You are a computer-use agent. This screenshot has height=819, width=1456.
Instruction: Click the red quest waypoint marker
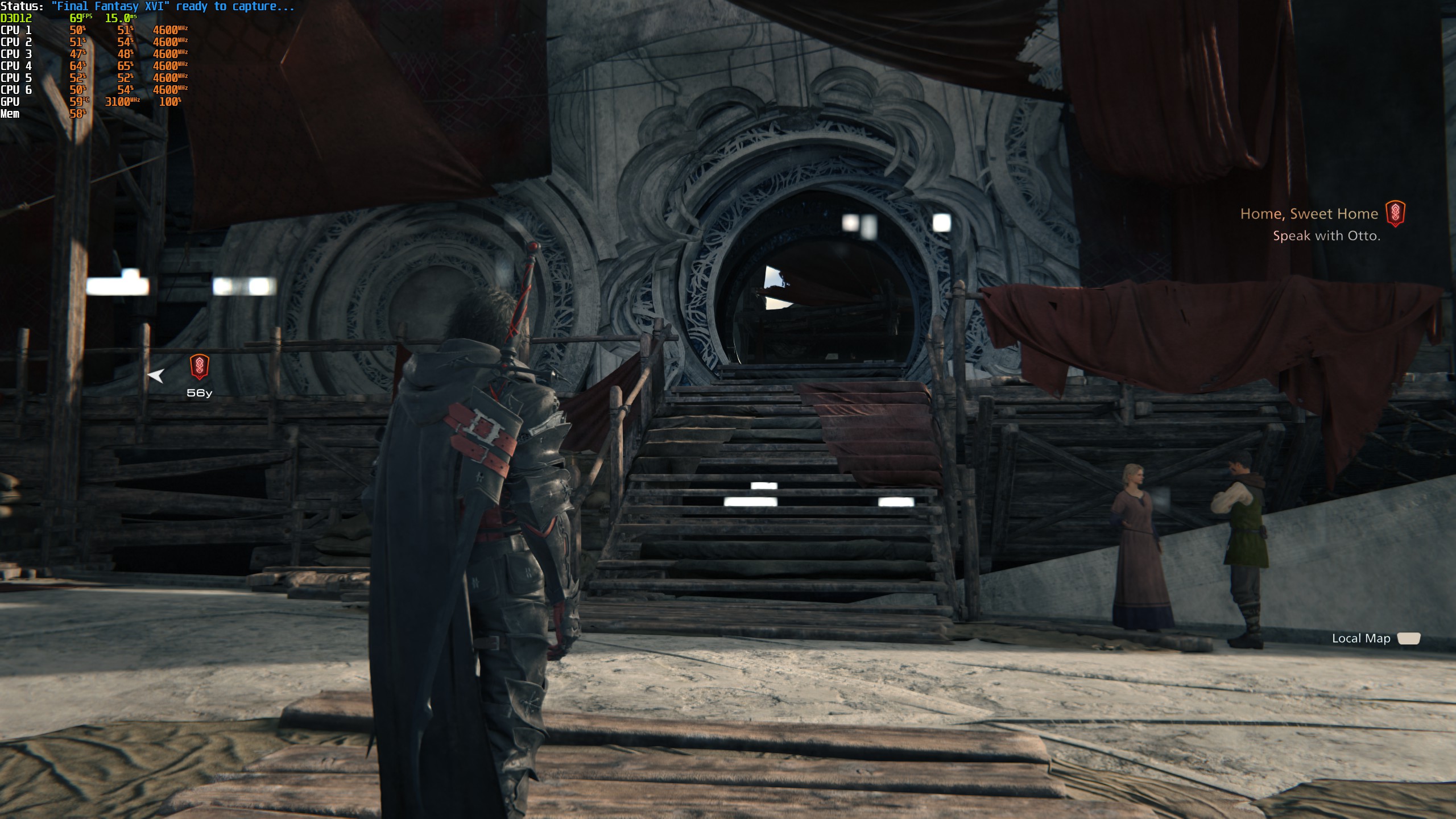tap(199, 367)
